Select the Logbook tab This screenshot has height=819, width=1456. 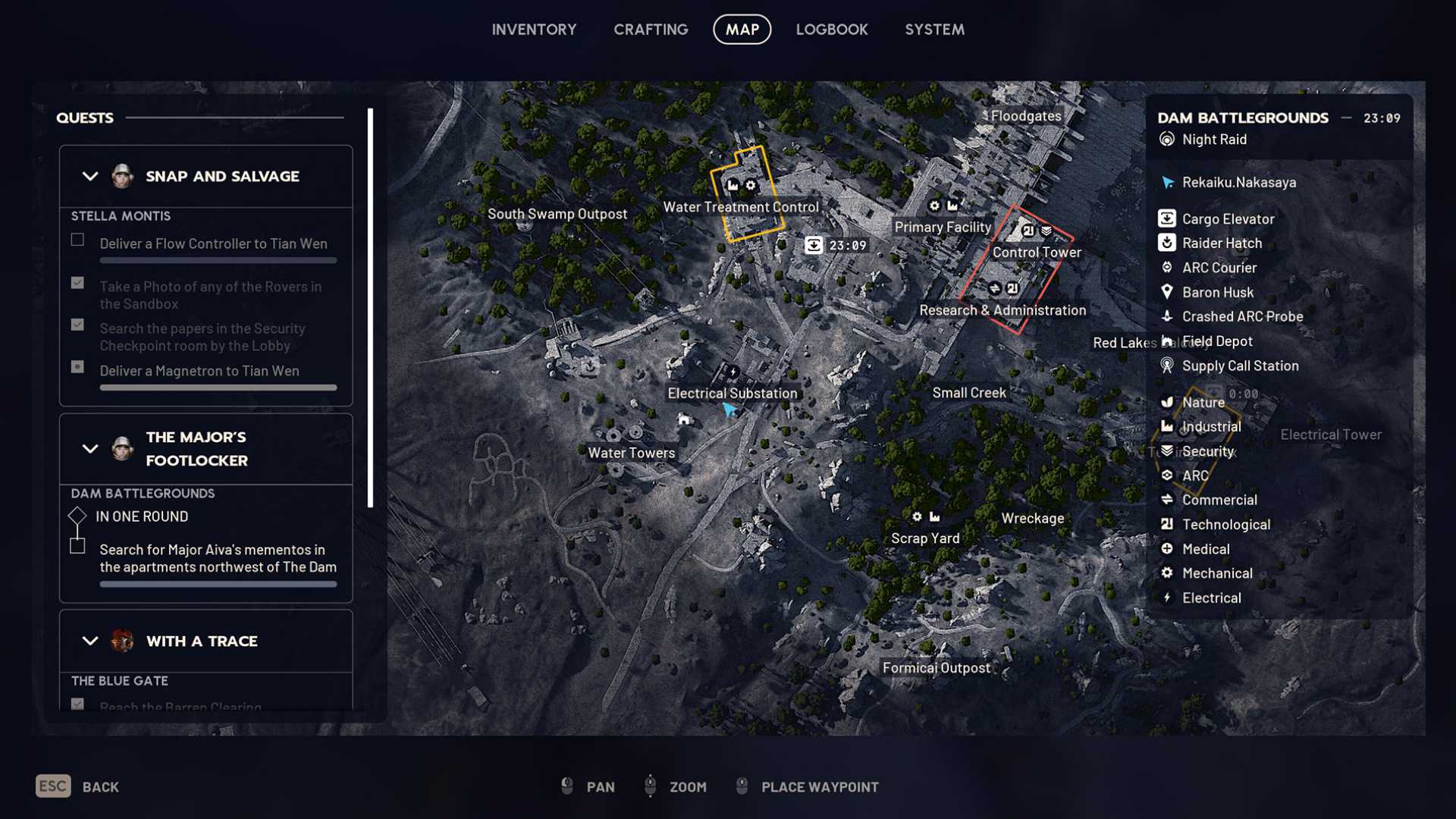[831, 30]
